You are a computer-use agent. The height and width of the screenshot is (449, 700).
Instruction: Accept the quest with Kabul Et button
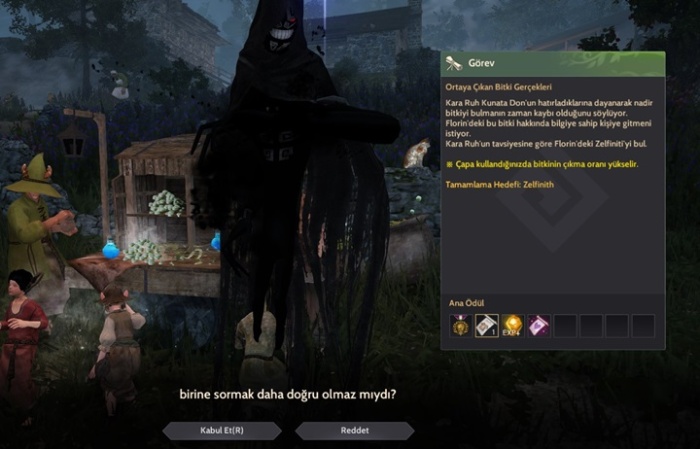tap(221, 430)
